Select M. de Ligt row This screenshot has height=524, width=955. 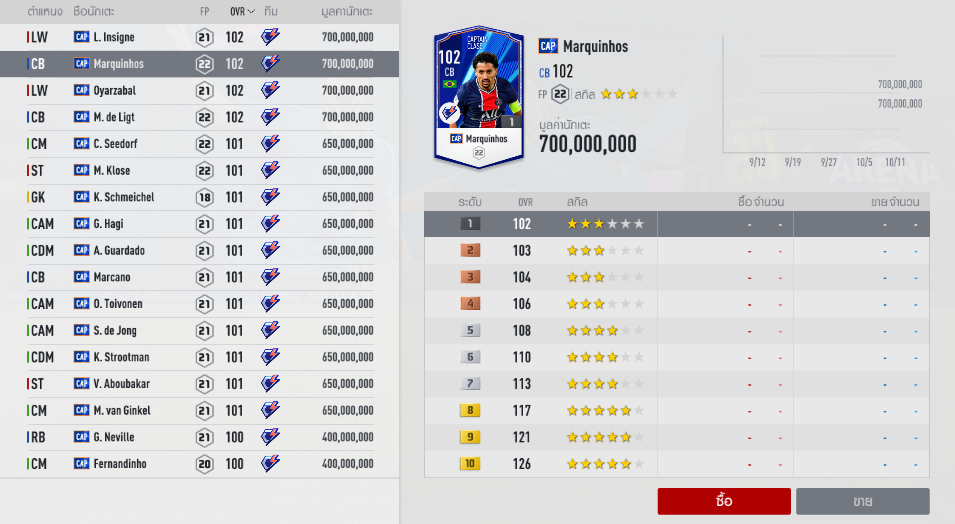pos(200,117)
